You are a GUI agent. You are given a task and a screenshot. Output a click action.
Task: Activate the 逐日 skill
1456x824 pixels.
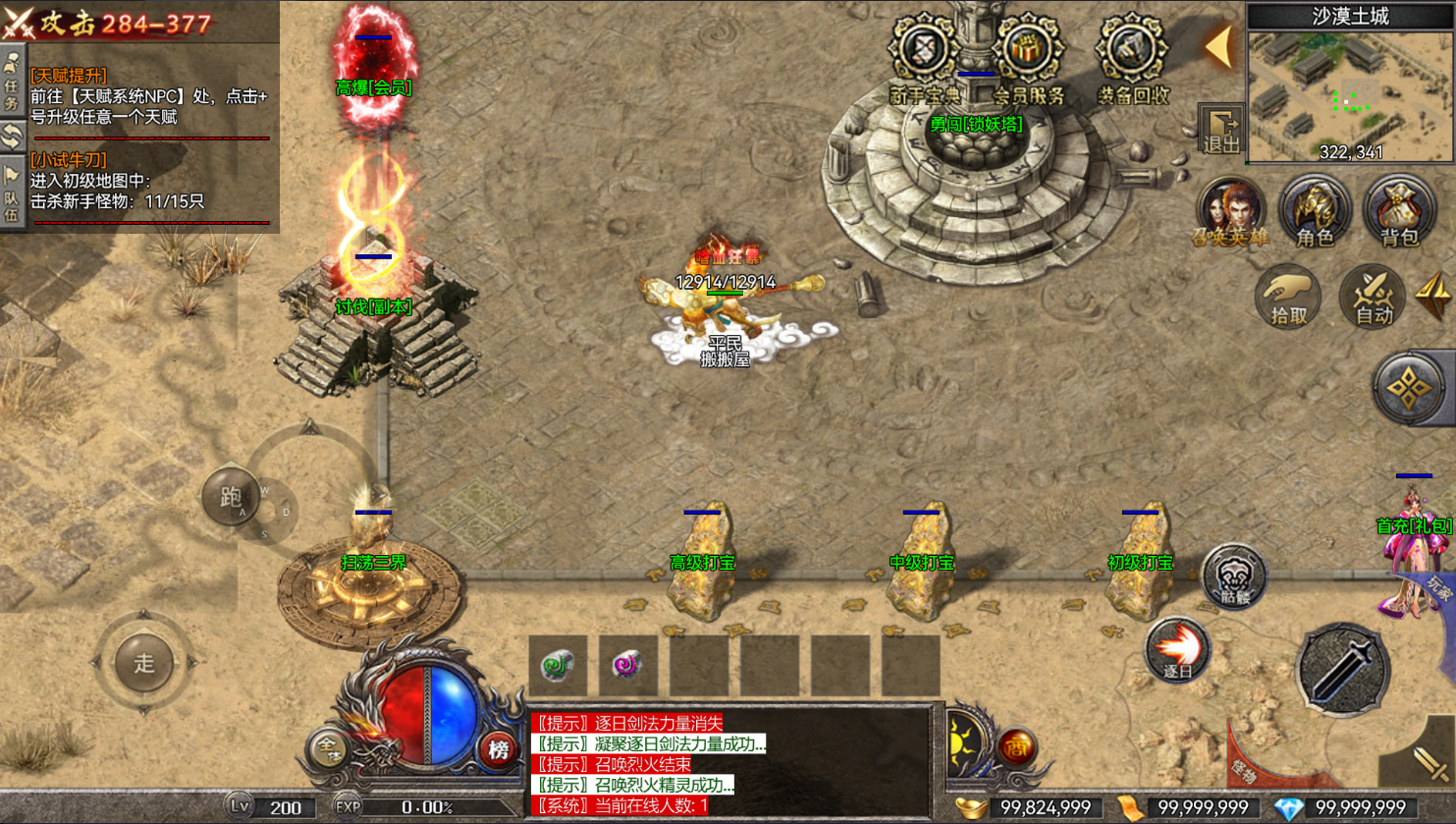point(1177,650)
